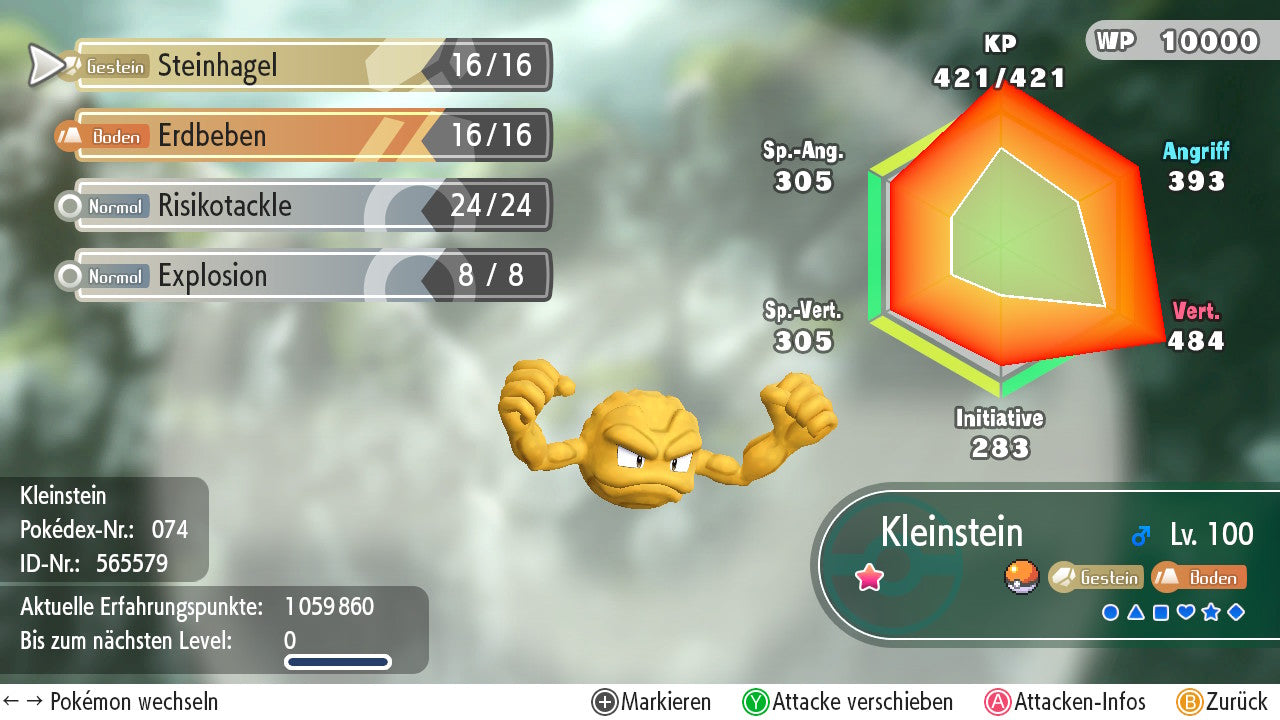Switch Pokémon via Pokémon wechseln

coord(111,702)
